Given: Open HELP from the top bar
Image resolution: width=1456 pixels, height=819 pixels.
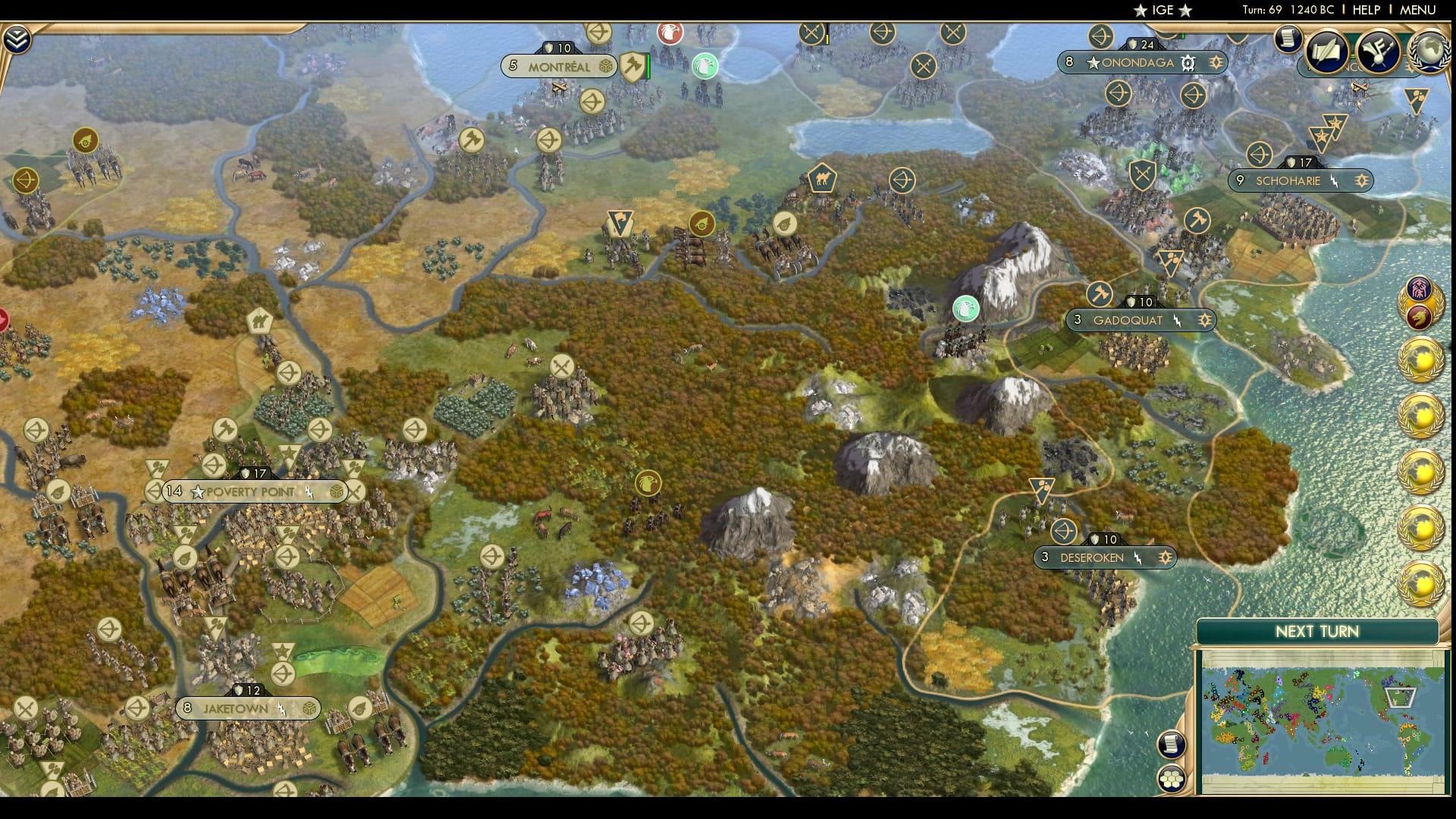Looking at the screenshot, I should (x=1365, y=11).
